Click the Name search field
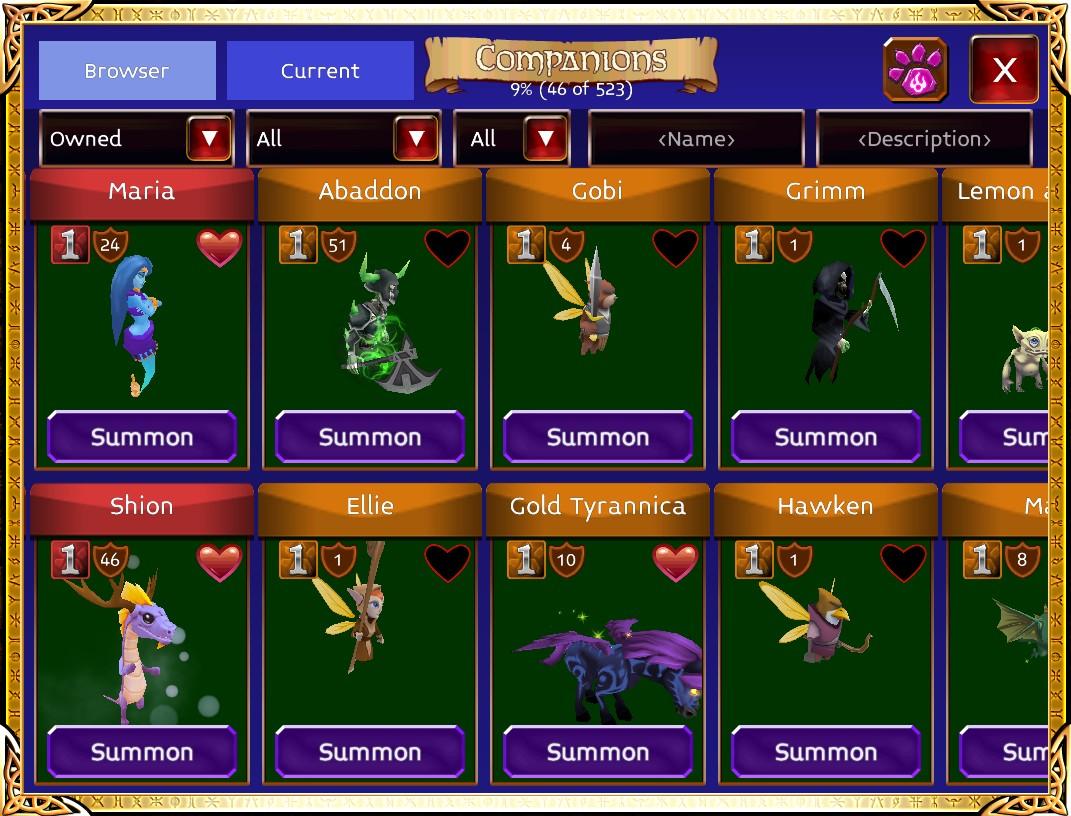The height and width of the screenshot is (816, 1071). (696, 139)
